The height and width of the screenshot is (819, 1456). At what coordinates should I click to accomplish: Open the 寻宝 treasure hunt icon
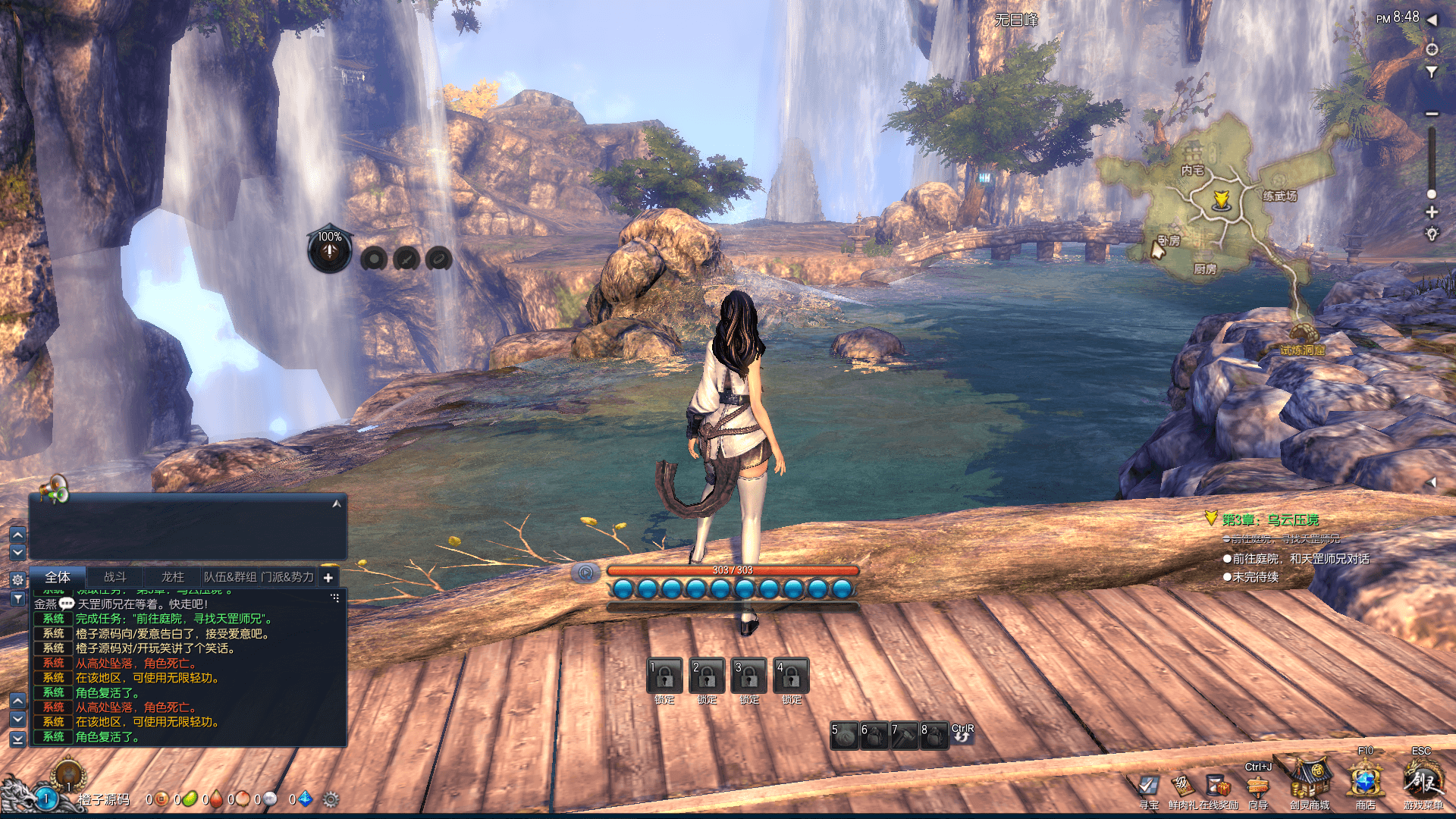[1149, 786]
